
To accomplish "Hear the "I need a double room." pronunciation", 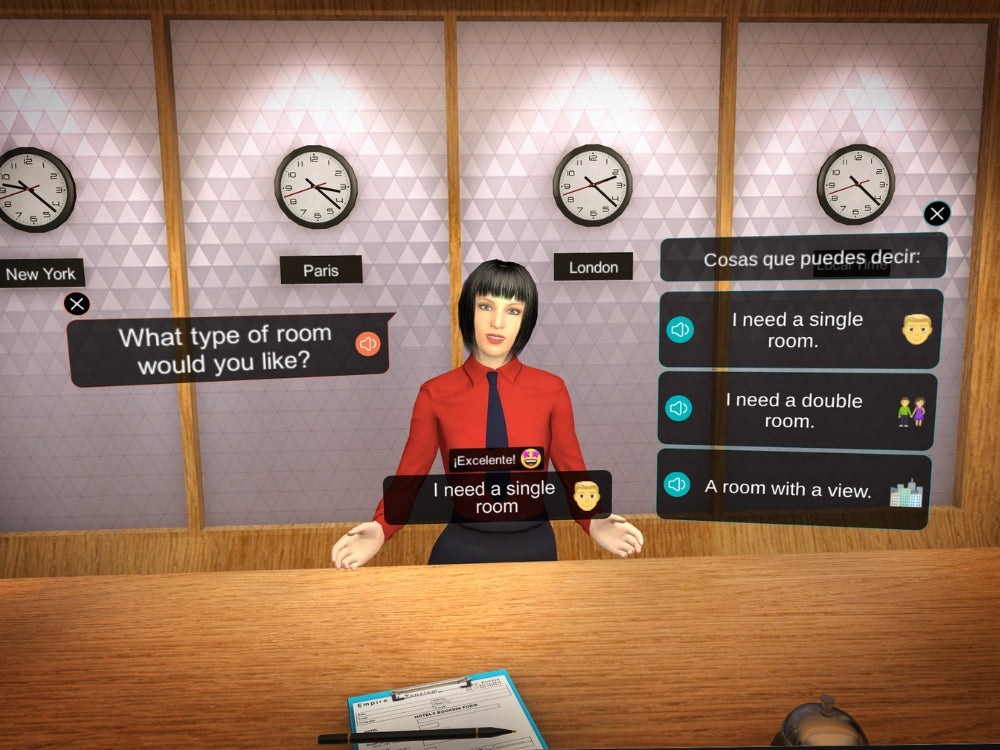I will click(x=679, y=408).
